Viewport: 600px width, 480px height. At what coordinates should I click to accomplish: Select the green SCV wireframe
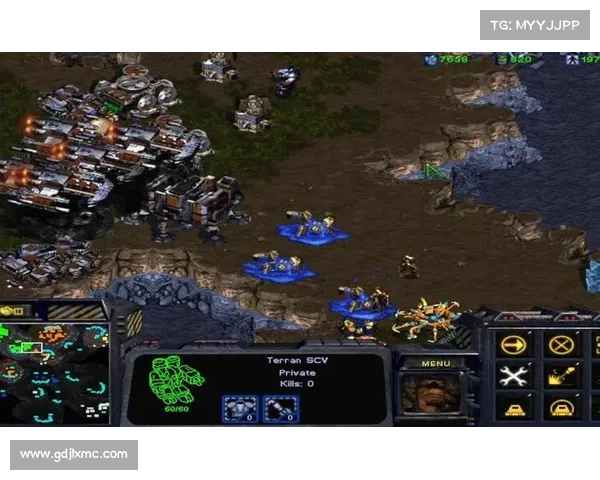click(176, 379)
